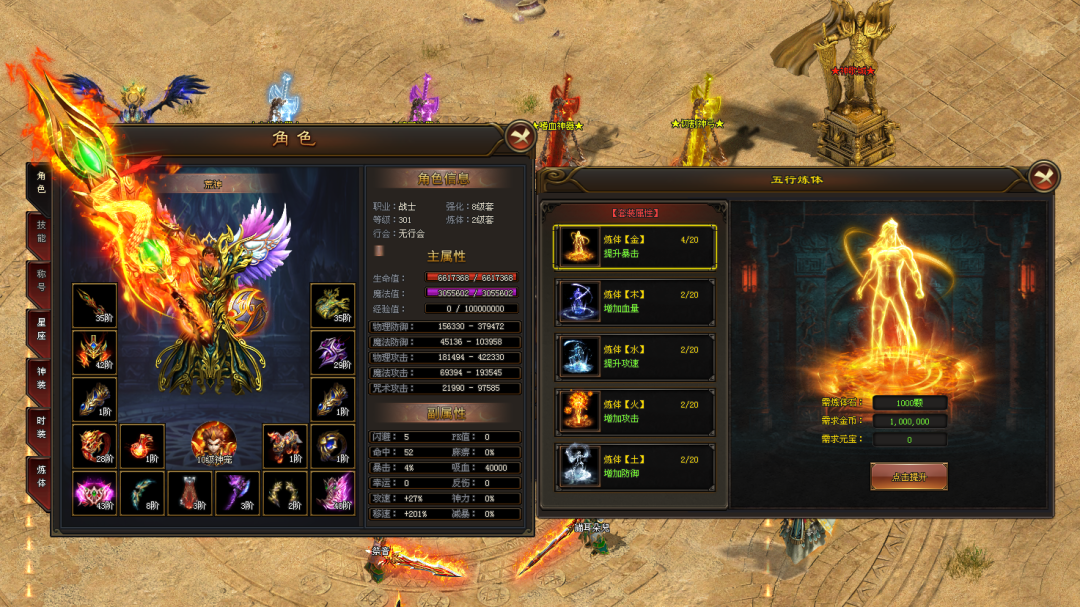Choose the 28阶 equipment slot
The image size is (1080, 607).
[x=94, y=446]
